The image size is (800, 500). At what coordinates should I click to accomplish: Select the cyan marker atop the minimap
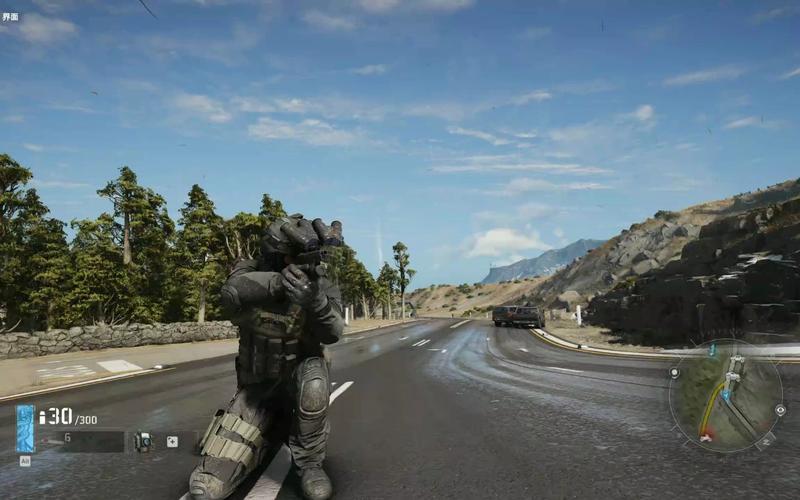point(713,349)
